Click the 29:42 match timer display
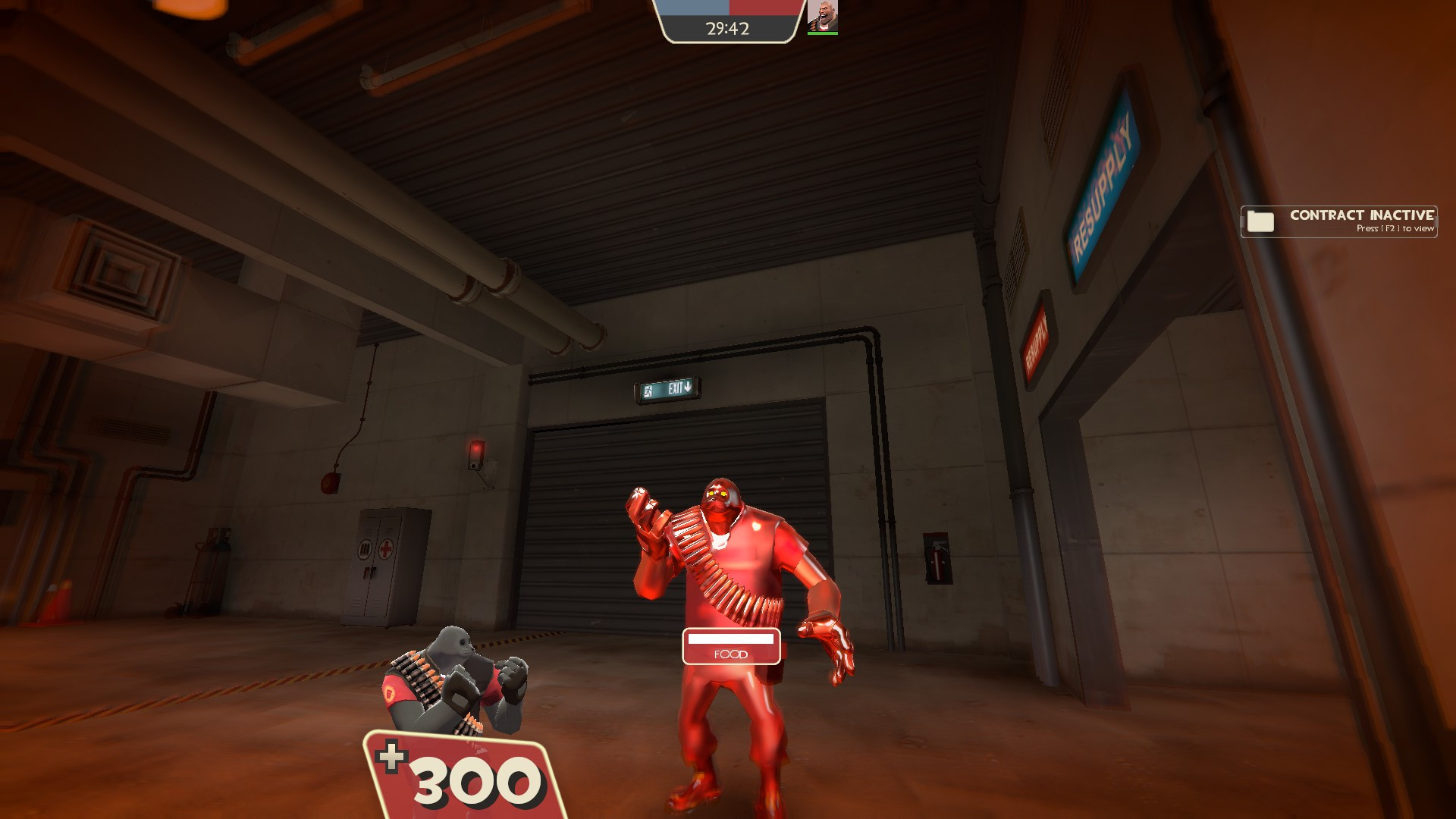Image resolution: width=1456 pixels, height=819 pixels. click(x=726, y=28)
